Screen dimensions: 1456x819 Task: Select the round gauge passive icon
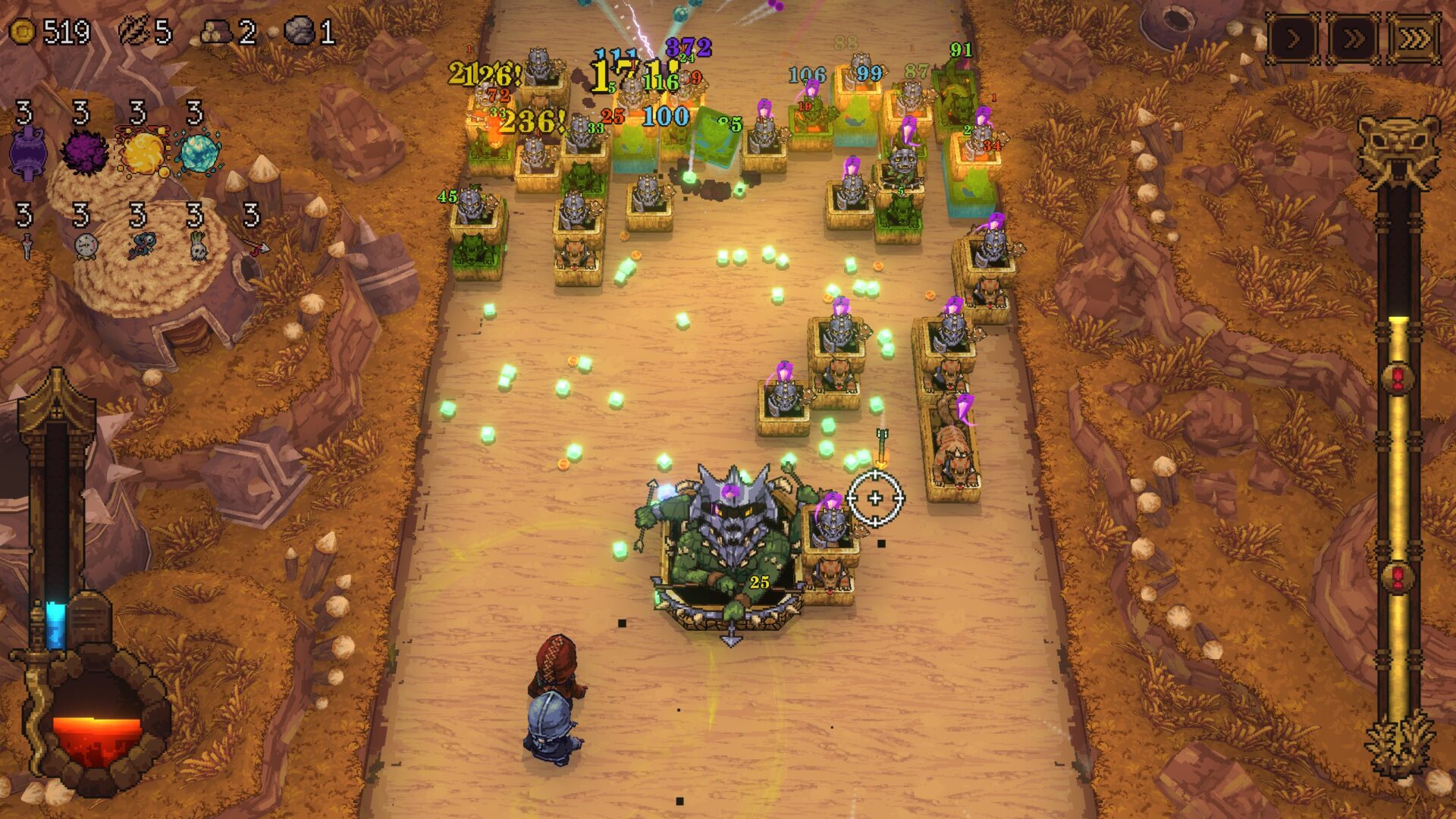pyautogui.click(x=85, y=246)
